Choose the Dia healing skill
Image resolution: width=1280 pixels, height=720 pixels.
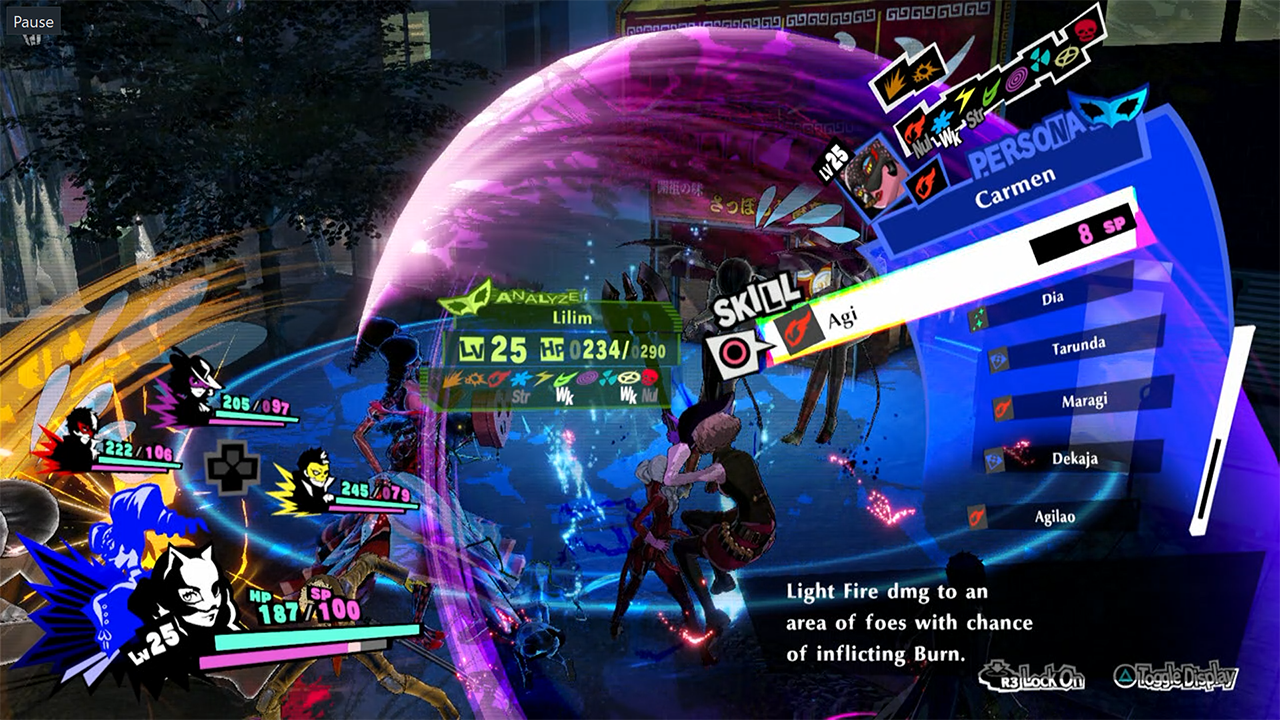click(1052, 298)
